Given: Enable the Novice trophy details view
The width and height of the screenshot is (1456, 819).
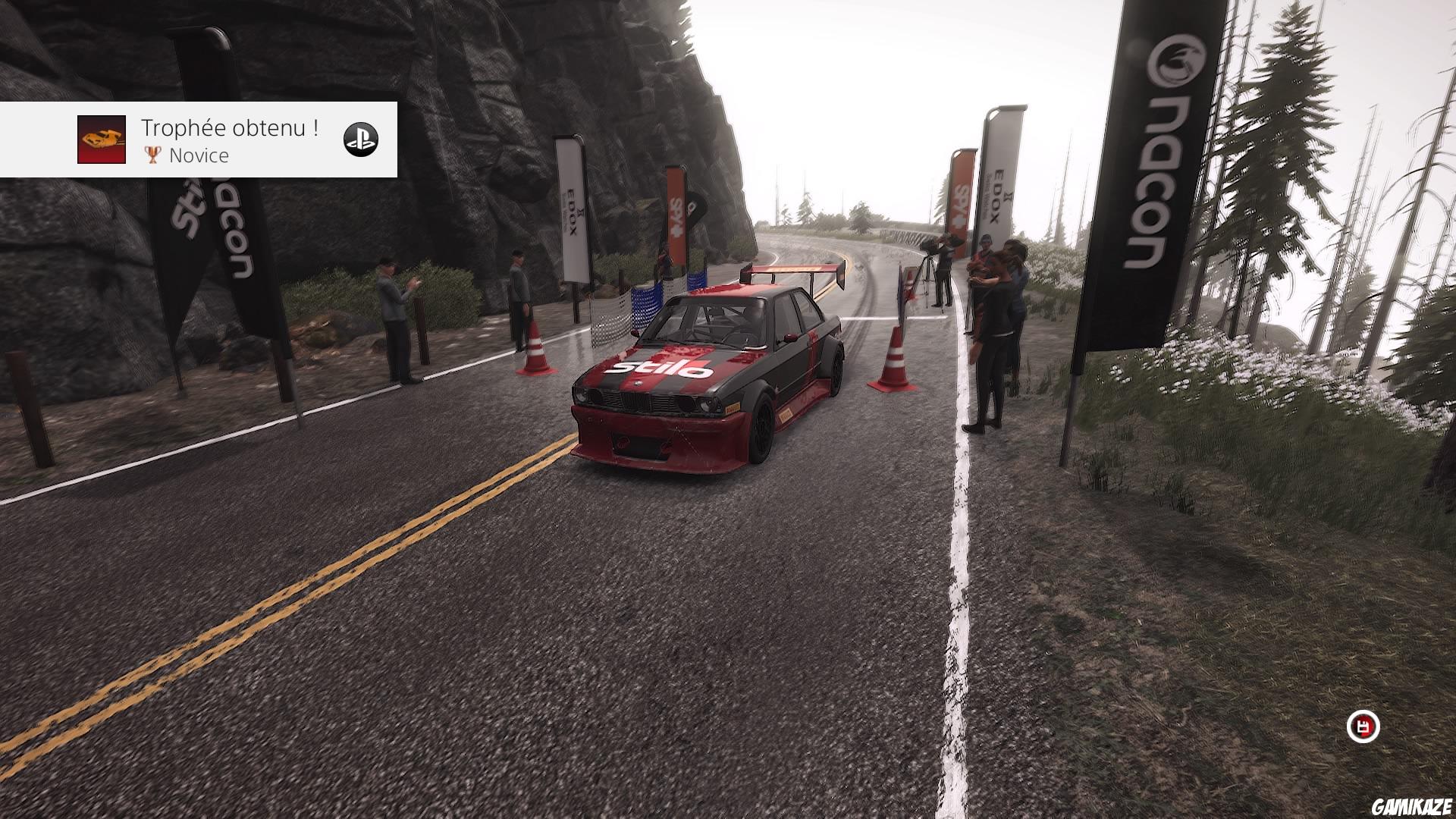Looking at the screenshot, I should [x=199, y=156].
